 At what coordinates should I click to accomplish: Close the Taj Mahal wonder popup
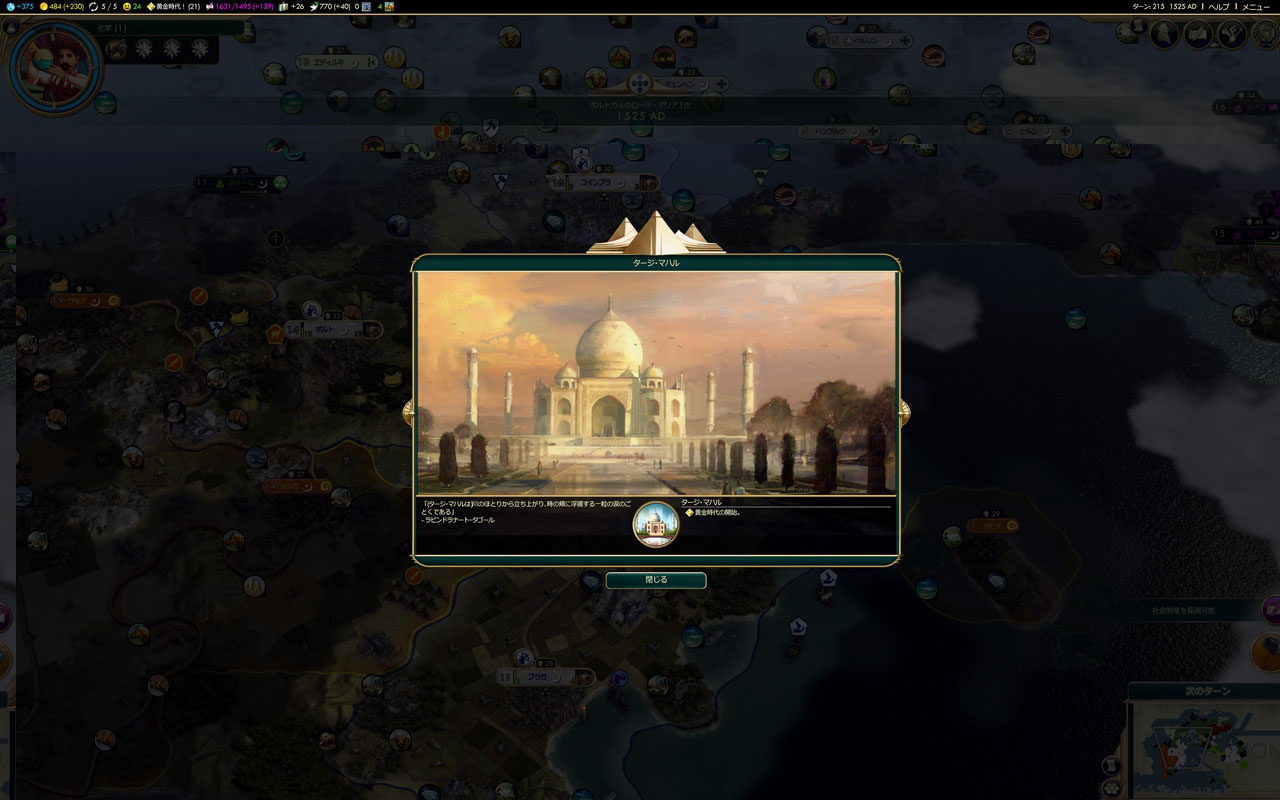coord(655,580)
